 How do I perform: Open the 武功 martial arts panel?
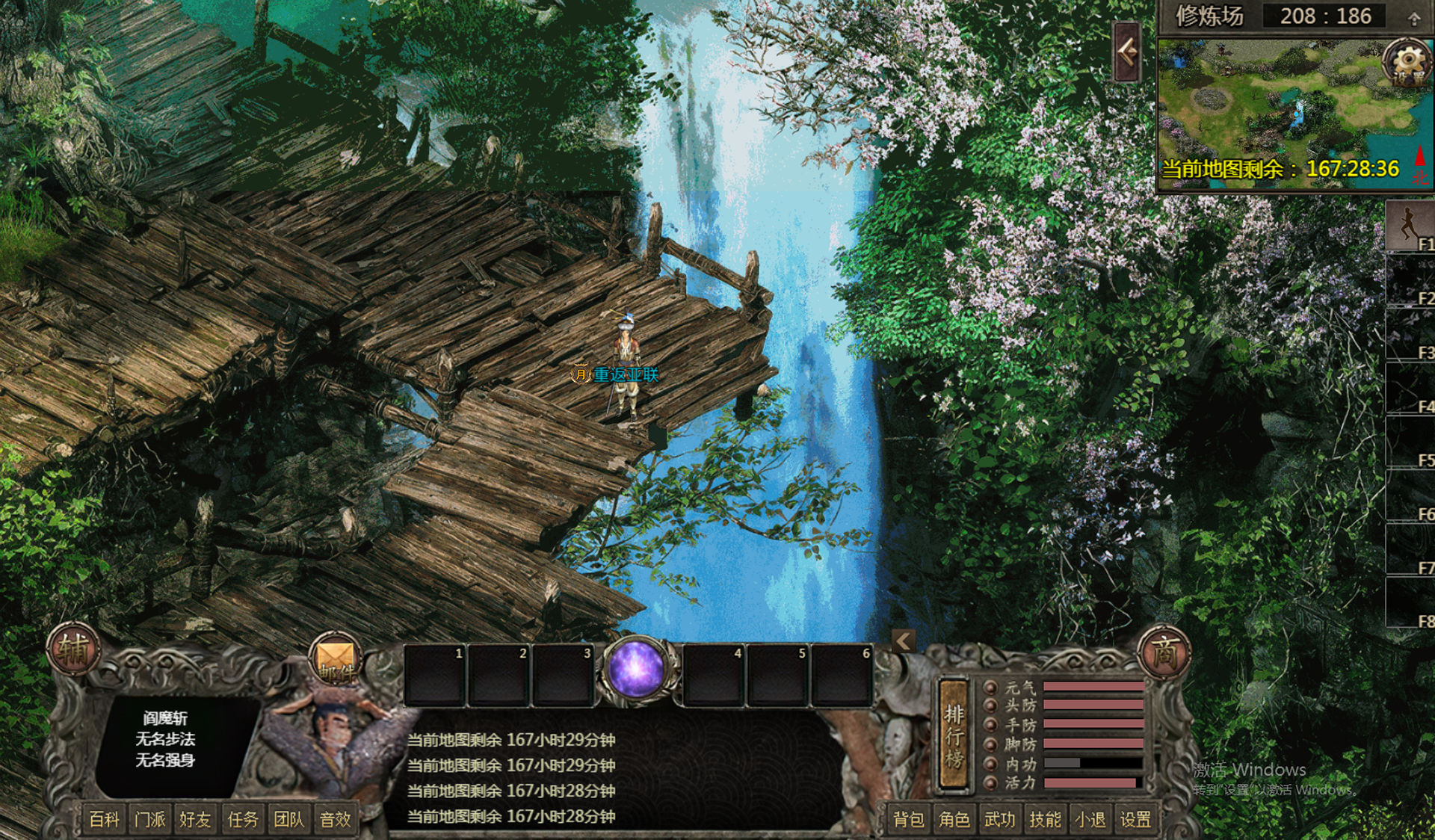point(1000,820)
